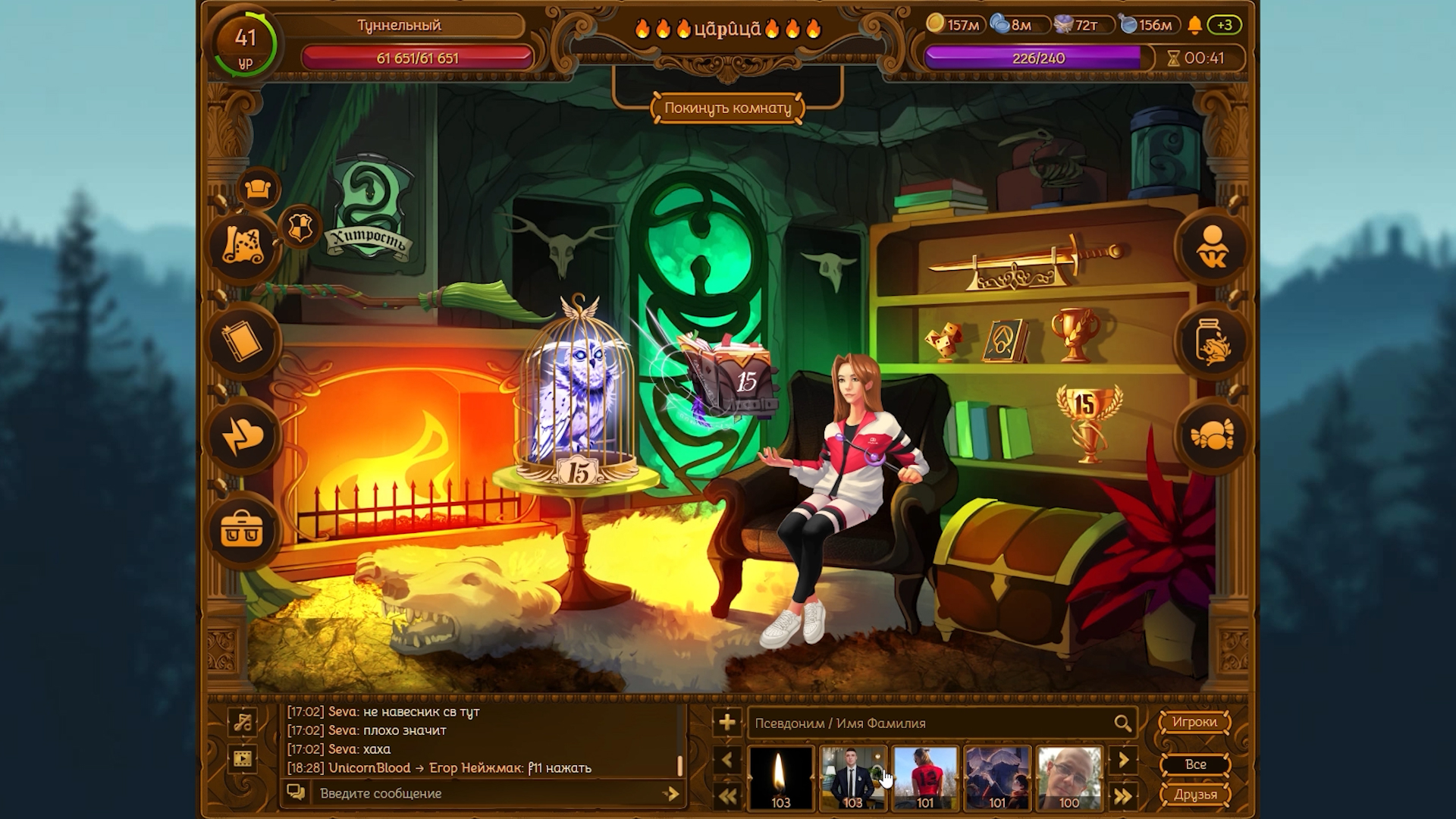
Task: Open the candy shop icon
Action: tap(1212, 436)
